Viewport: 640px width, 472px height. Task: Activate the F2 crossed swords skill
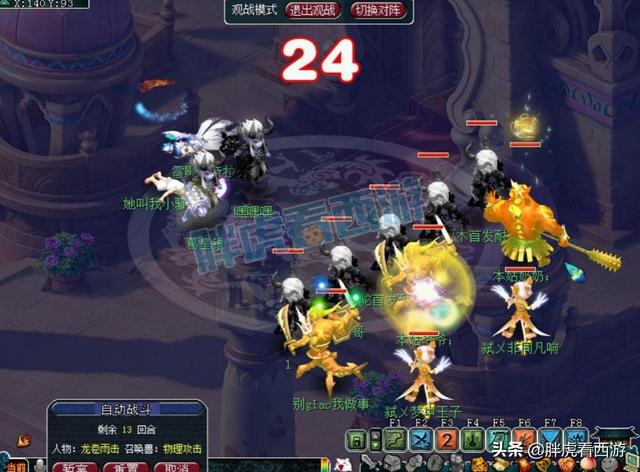point(421,440)
